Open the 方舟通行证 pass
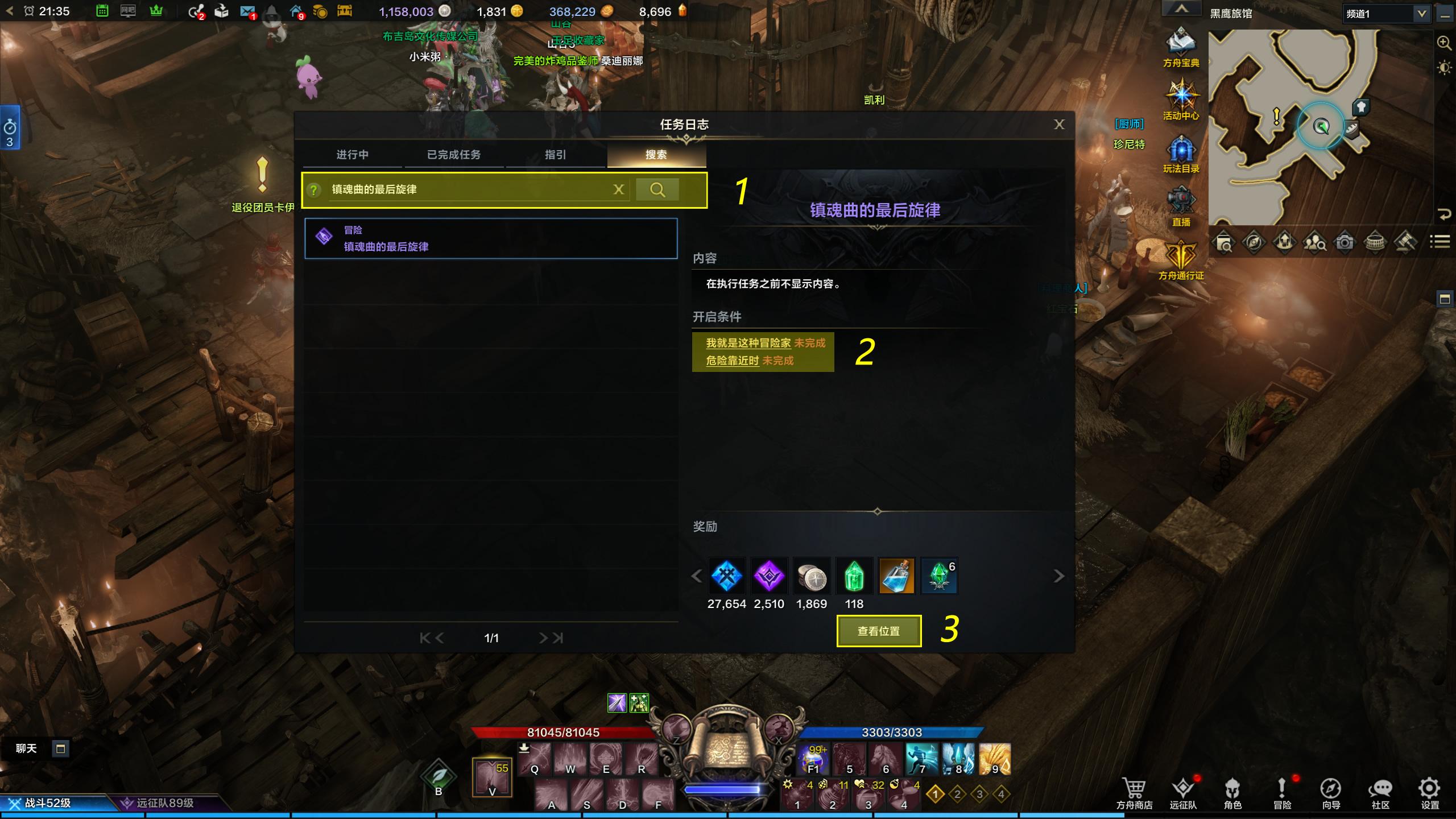The image size is (1456, 819). click(1181, 259)
